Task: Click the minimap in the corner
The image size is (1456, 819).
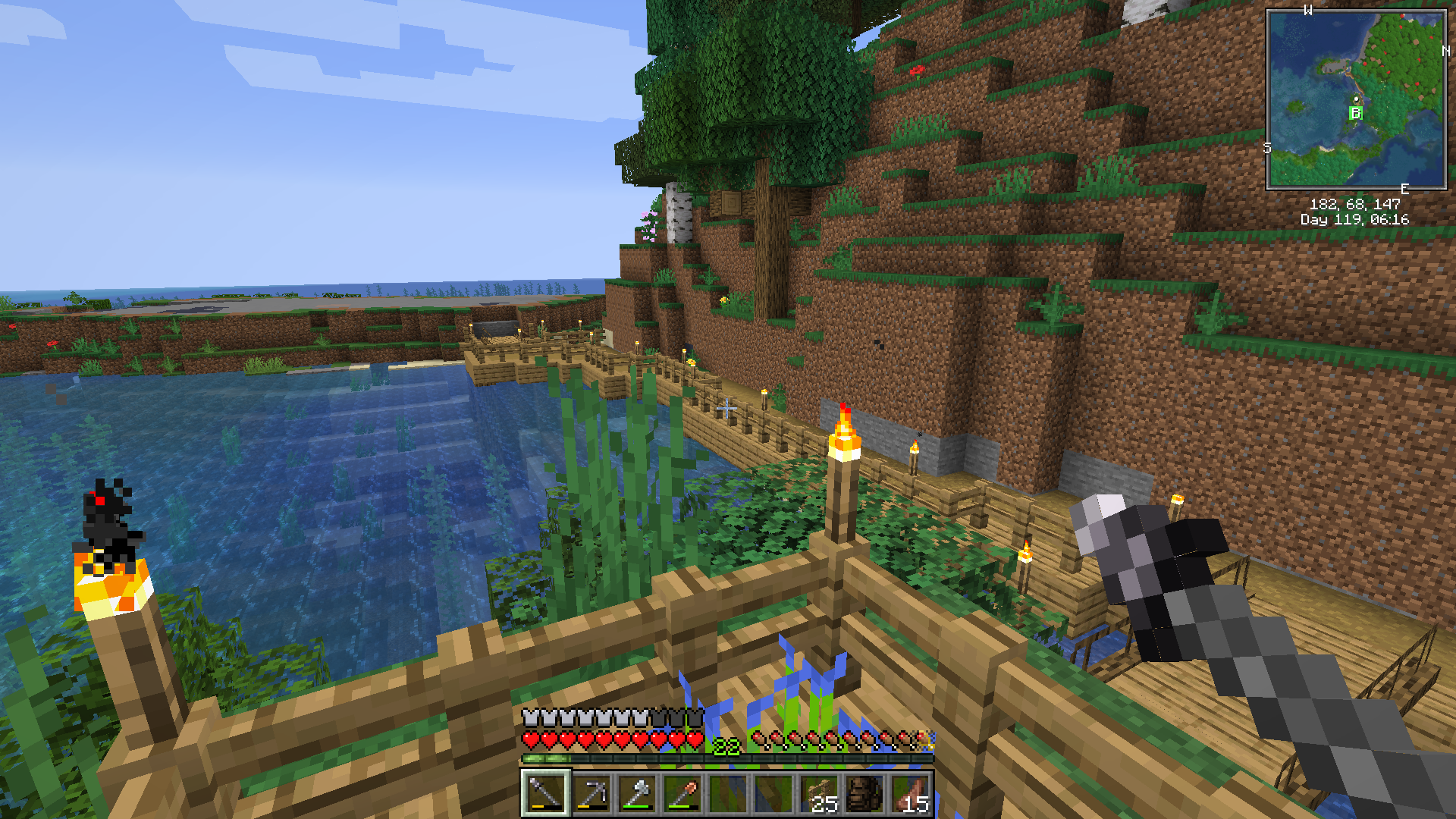Action: pos(1356,99)
